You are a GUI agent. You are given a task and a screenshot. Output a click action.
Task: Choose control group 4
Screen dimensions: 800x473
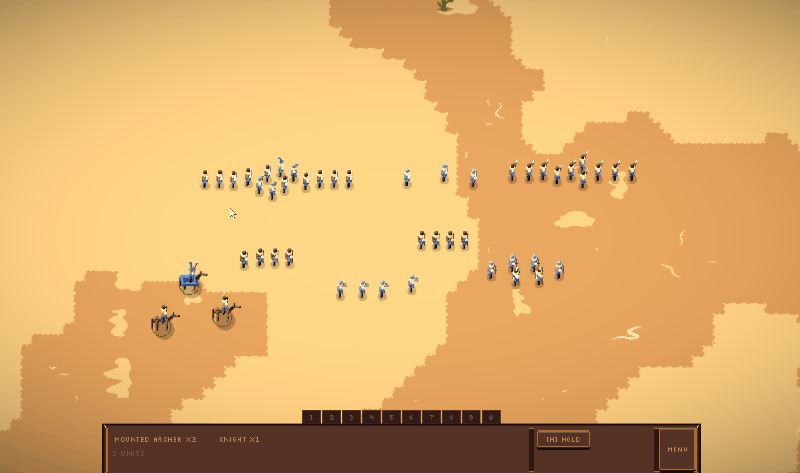point(371,417)
